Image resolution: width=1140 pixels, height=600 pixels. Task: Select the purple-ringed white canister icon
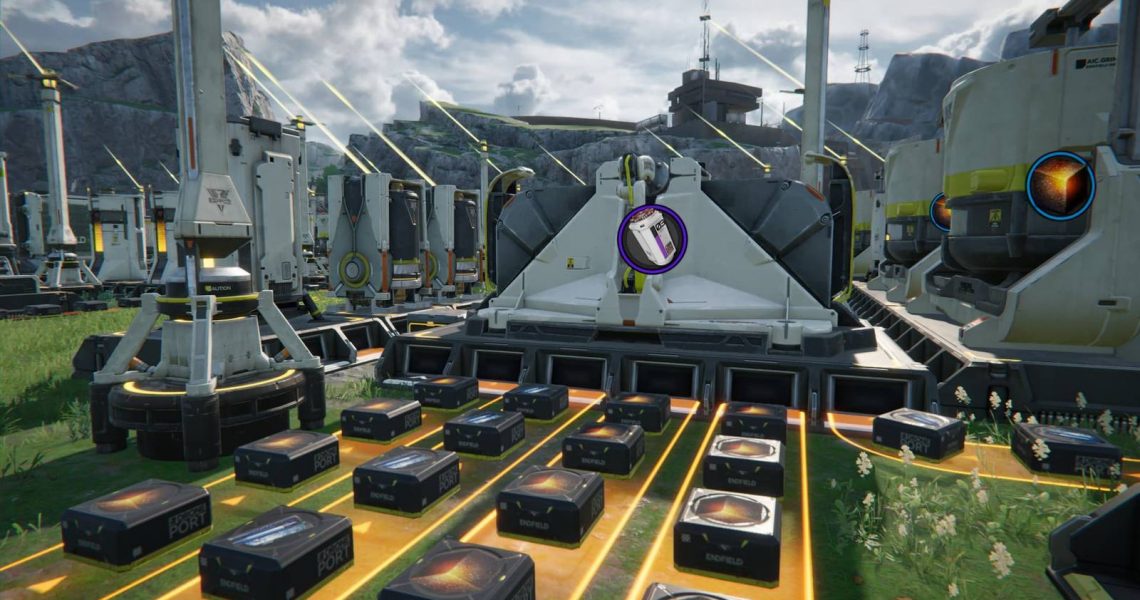tap(651, 239)
